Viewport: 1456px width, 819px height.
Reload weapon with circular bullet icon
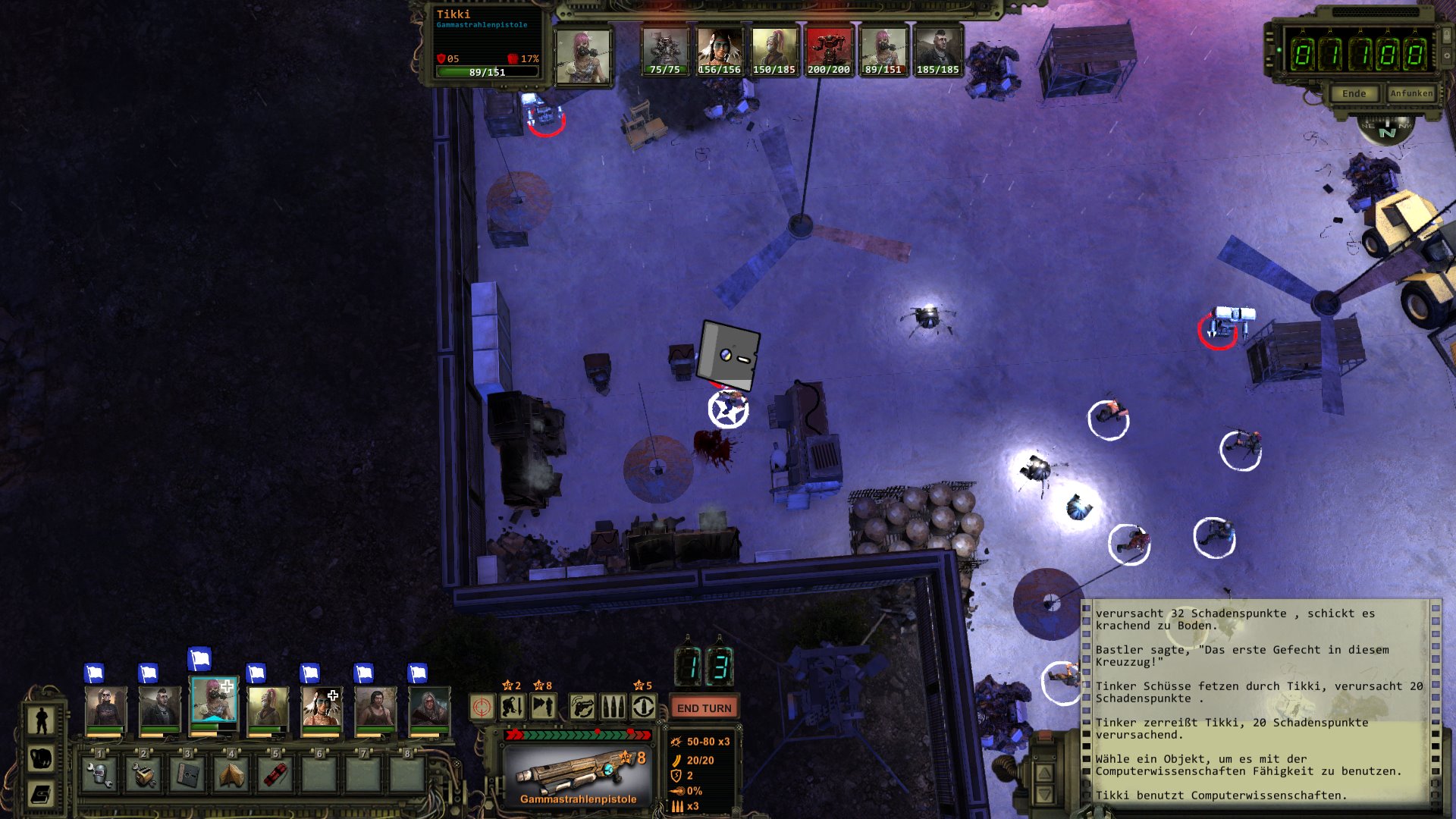click(x=644, y=708)
